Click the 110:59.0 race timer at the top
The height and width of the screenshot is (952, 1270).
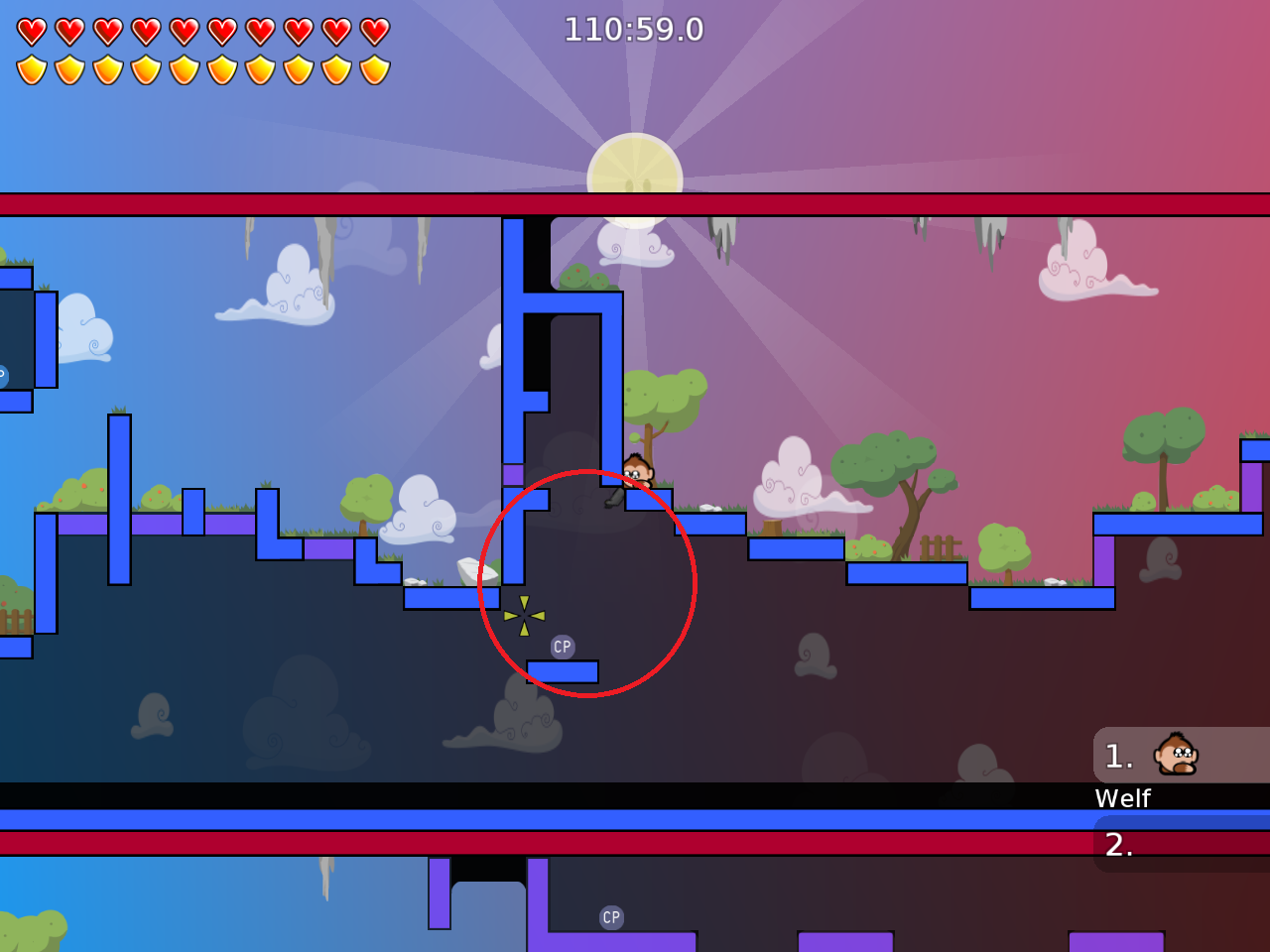pyautogui.click(x=634, y=30)
